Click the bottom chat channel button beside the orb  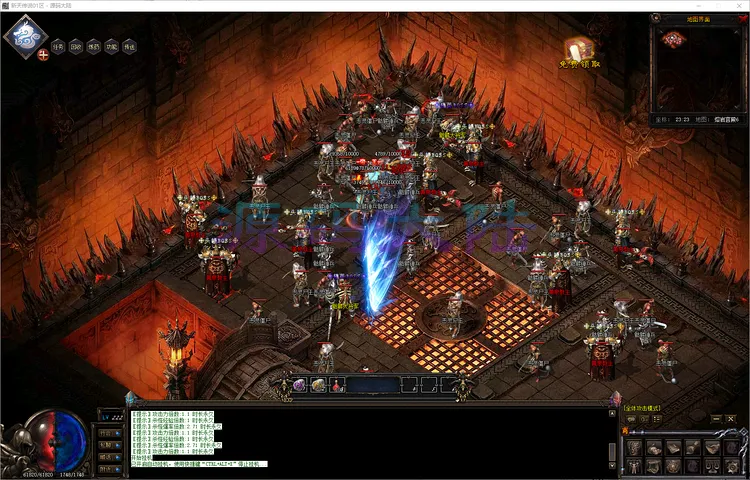(110, 467)
